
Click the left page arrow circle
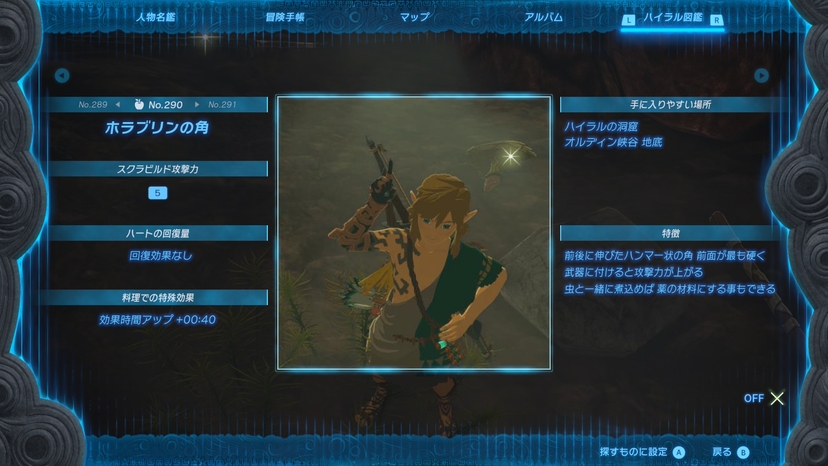point(62,75)
